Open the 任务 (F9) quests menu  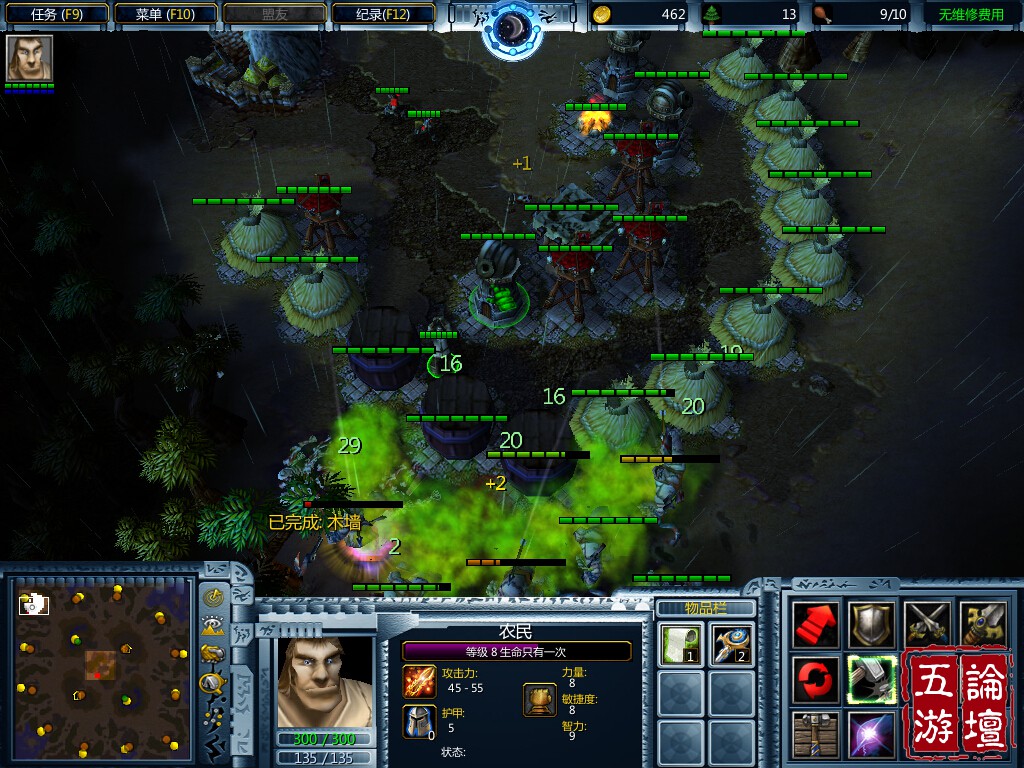tap(56, 14)
